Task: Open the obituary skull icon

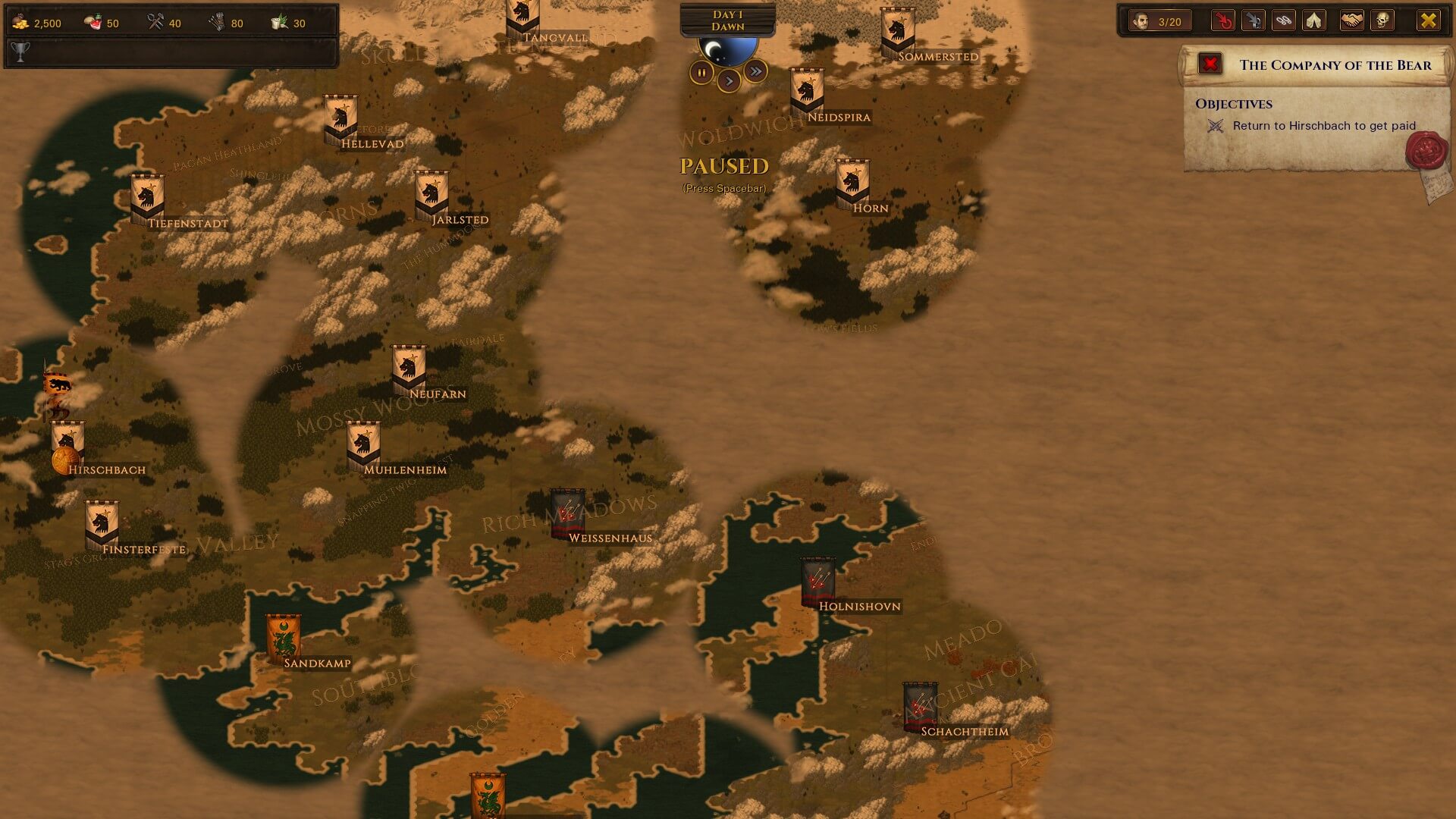Action: [1382, 21]
